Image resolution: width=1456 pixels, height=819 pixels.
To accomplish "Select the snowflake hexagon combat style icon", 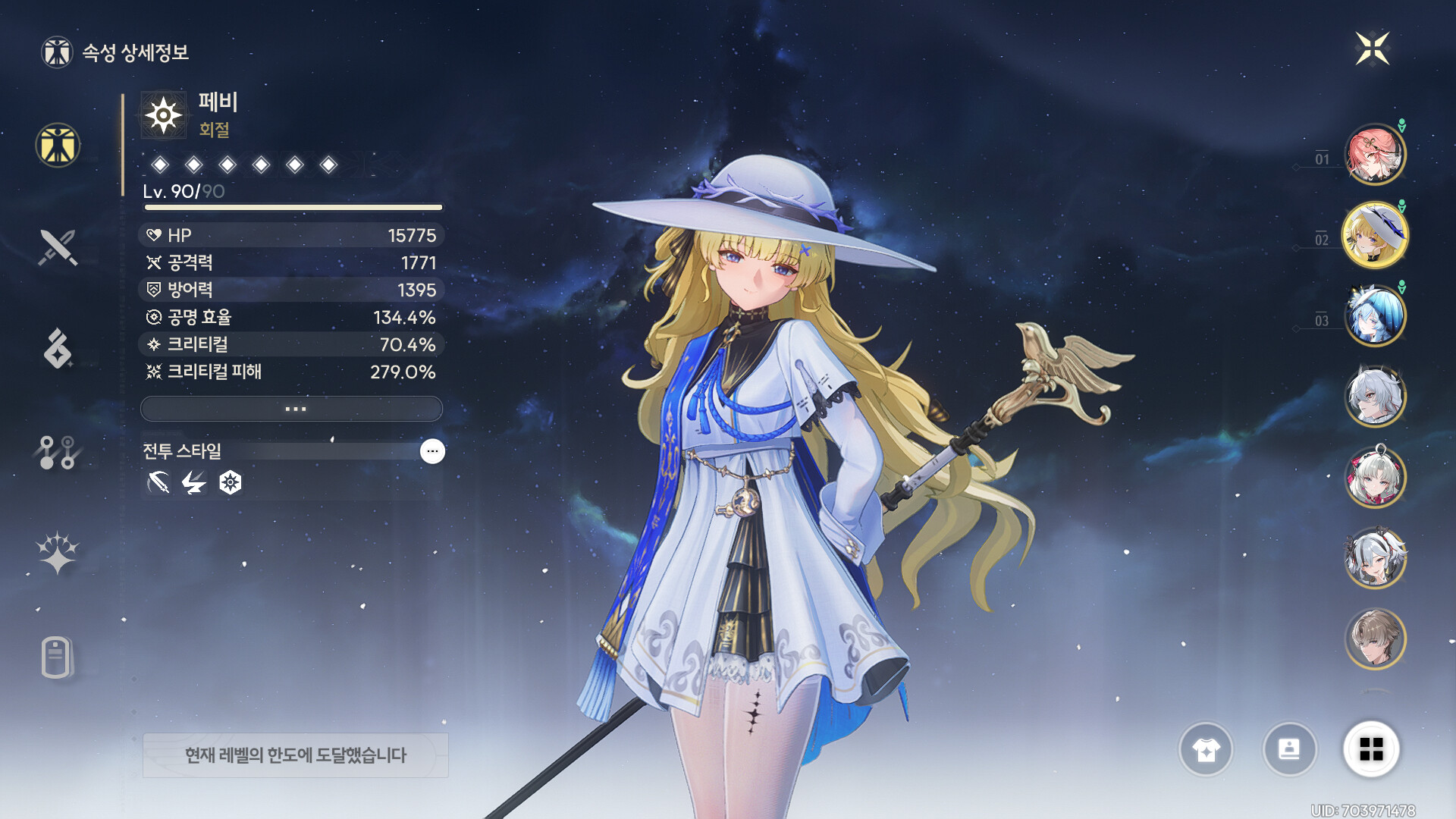I will tap(231, 482).
